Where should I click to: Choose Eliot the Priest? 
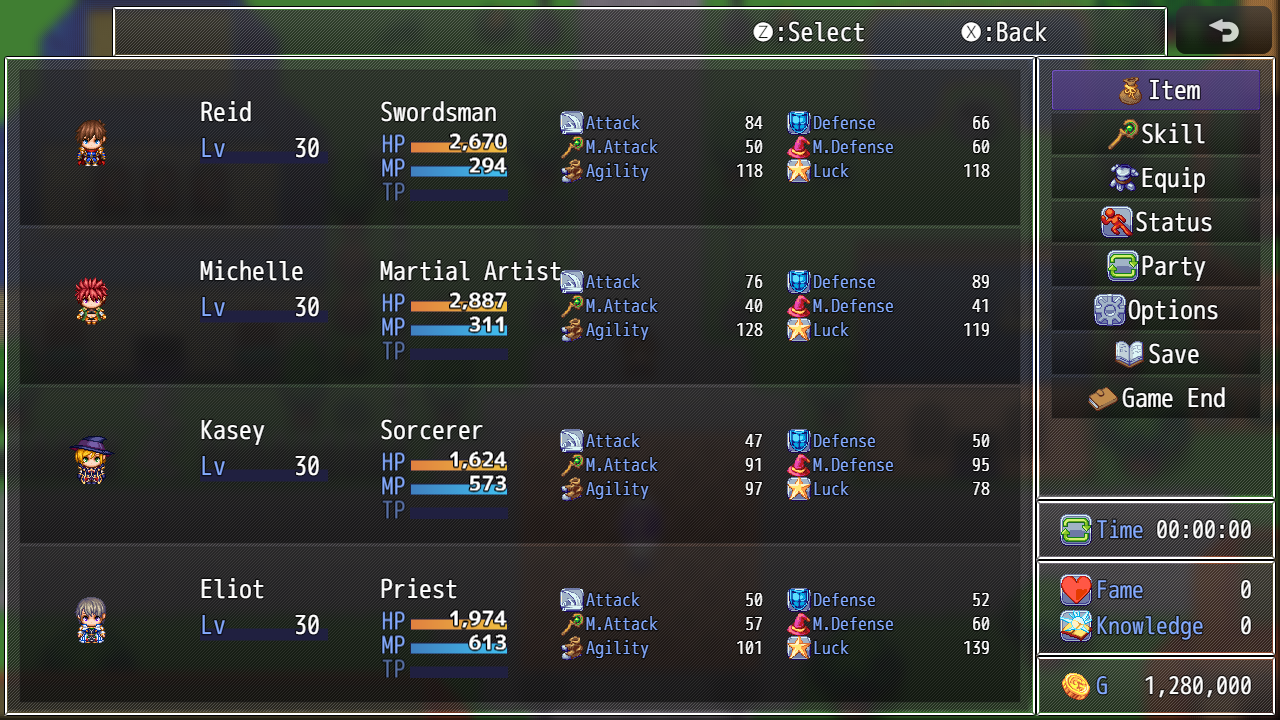pyautogui.click(x=520, y=623)
